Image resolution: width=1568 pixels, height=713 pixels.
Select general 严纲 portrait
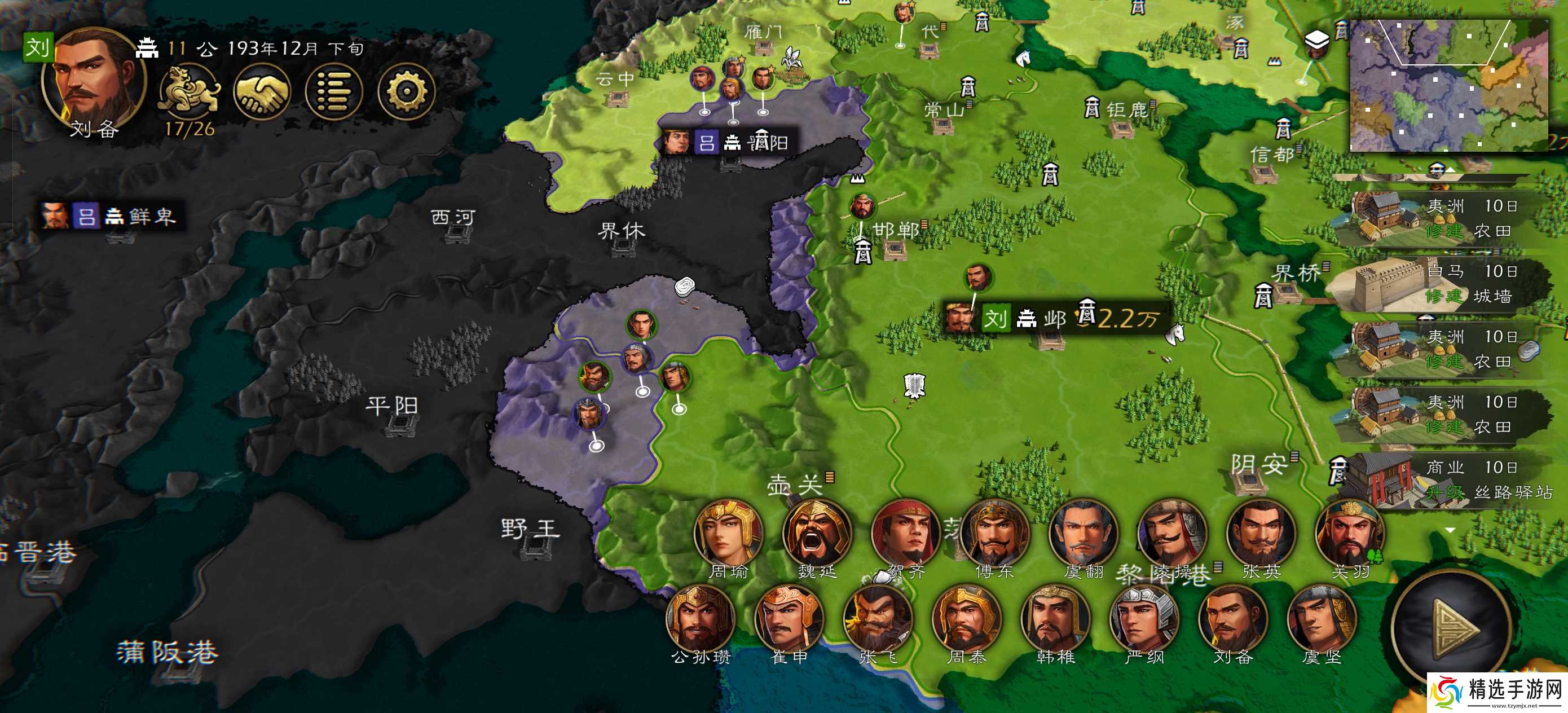pos(1144,619)
